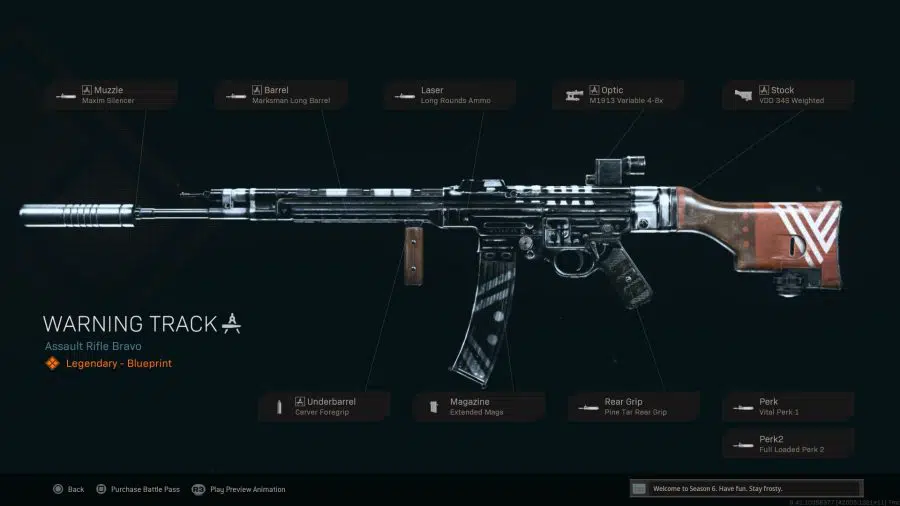Open the Season 6 welcome message box
The height and width of the screenshot is (506, 900).
click(741, 489)
